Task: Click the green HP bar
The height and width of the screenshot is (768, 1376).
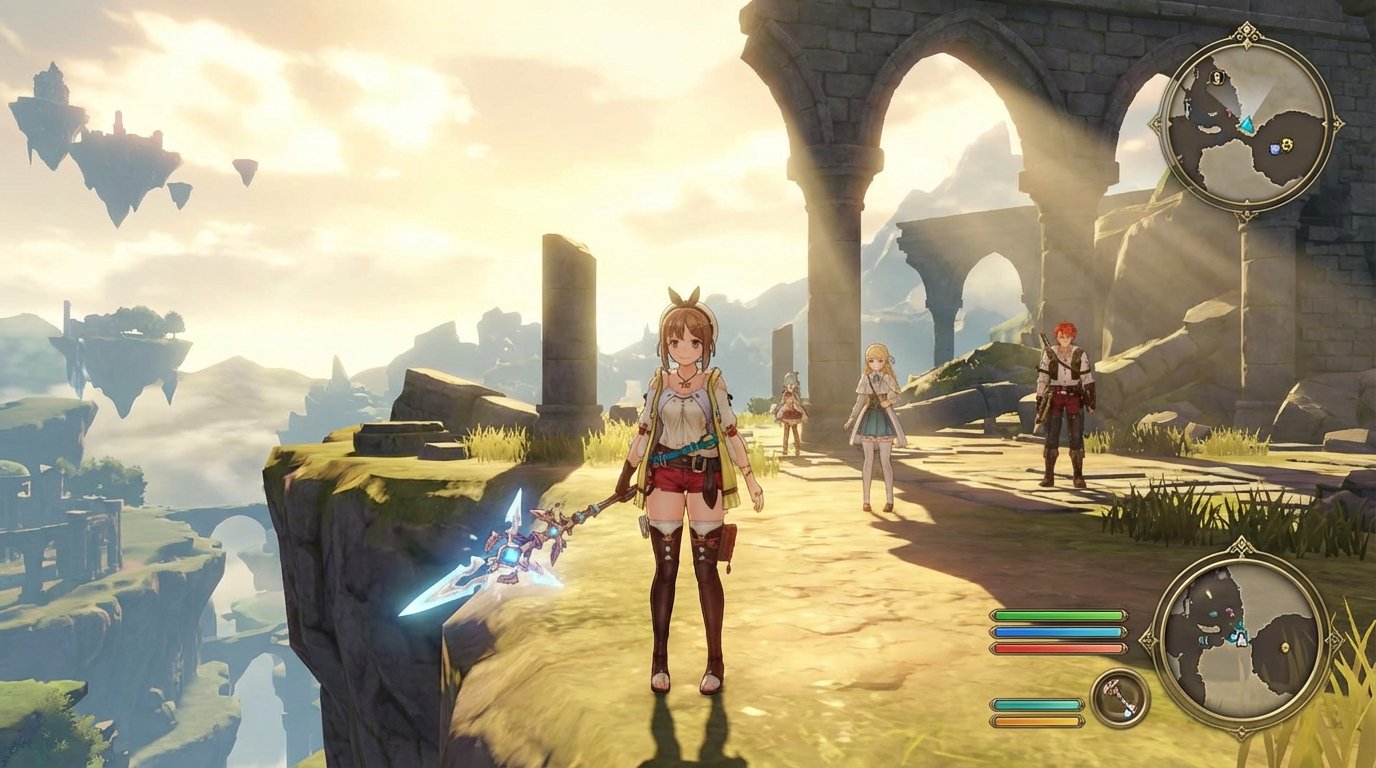Action: 1058,615
